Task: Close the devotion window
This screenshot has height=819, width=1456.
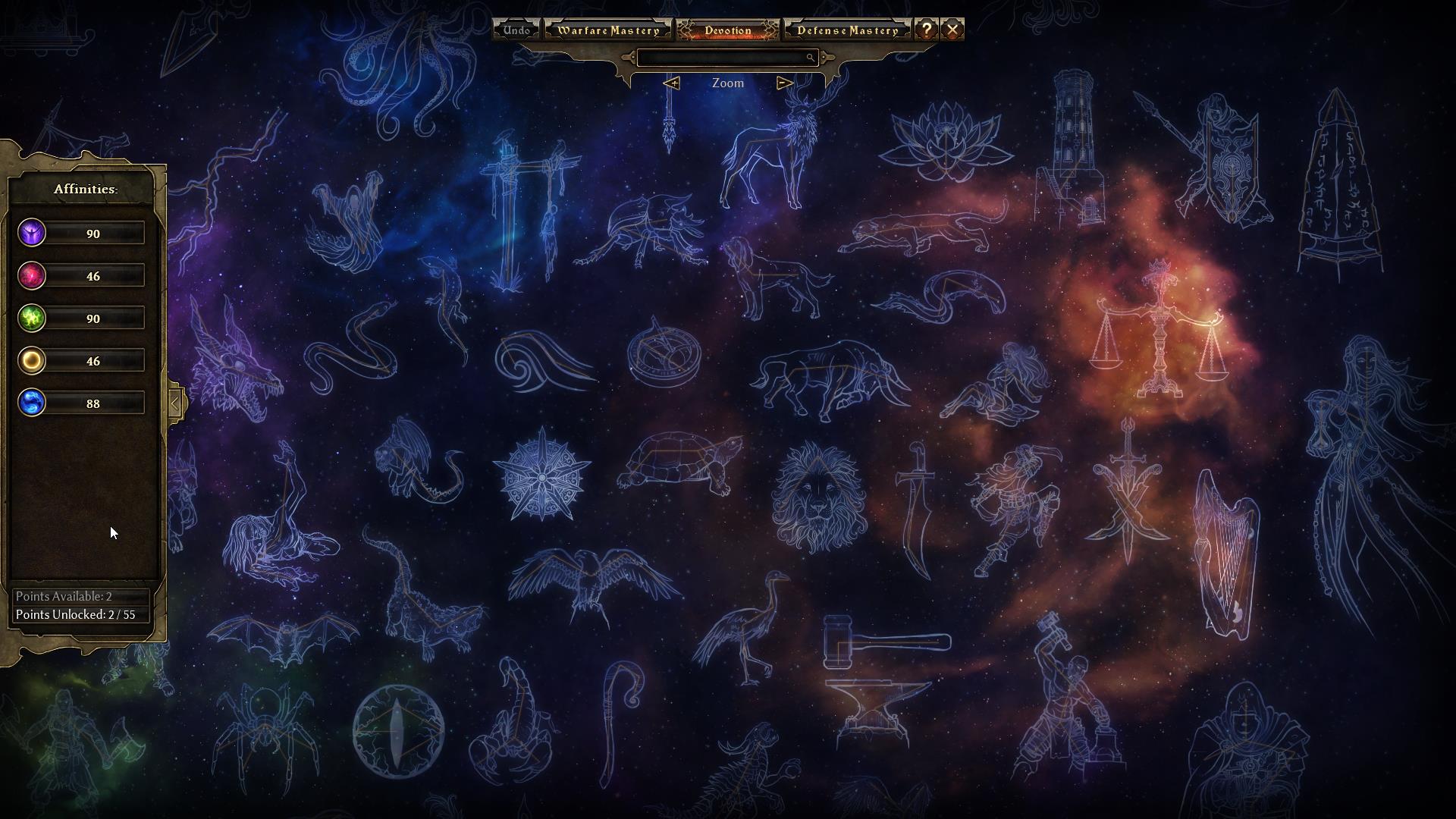Action: click(x=952, y=30)
